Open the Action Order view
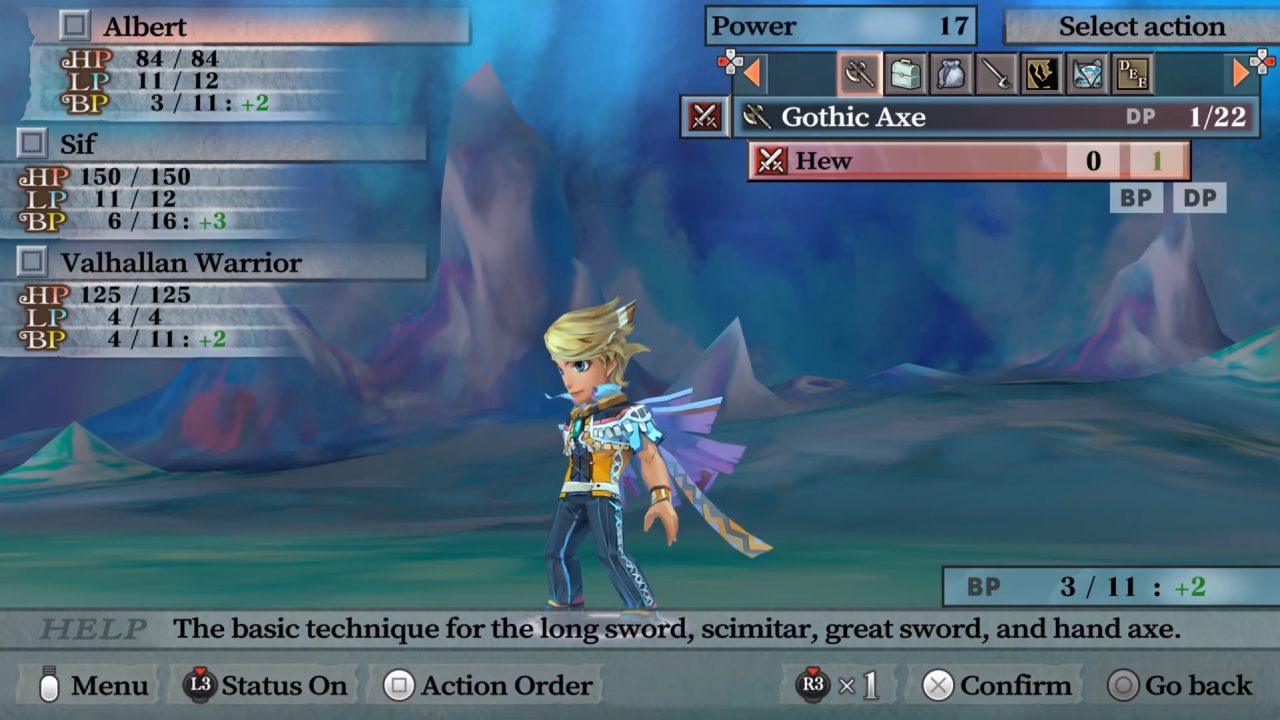1280x720 pixels. click(x=490, y=686)
